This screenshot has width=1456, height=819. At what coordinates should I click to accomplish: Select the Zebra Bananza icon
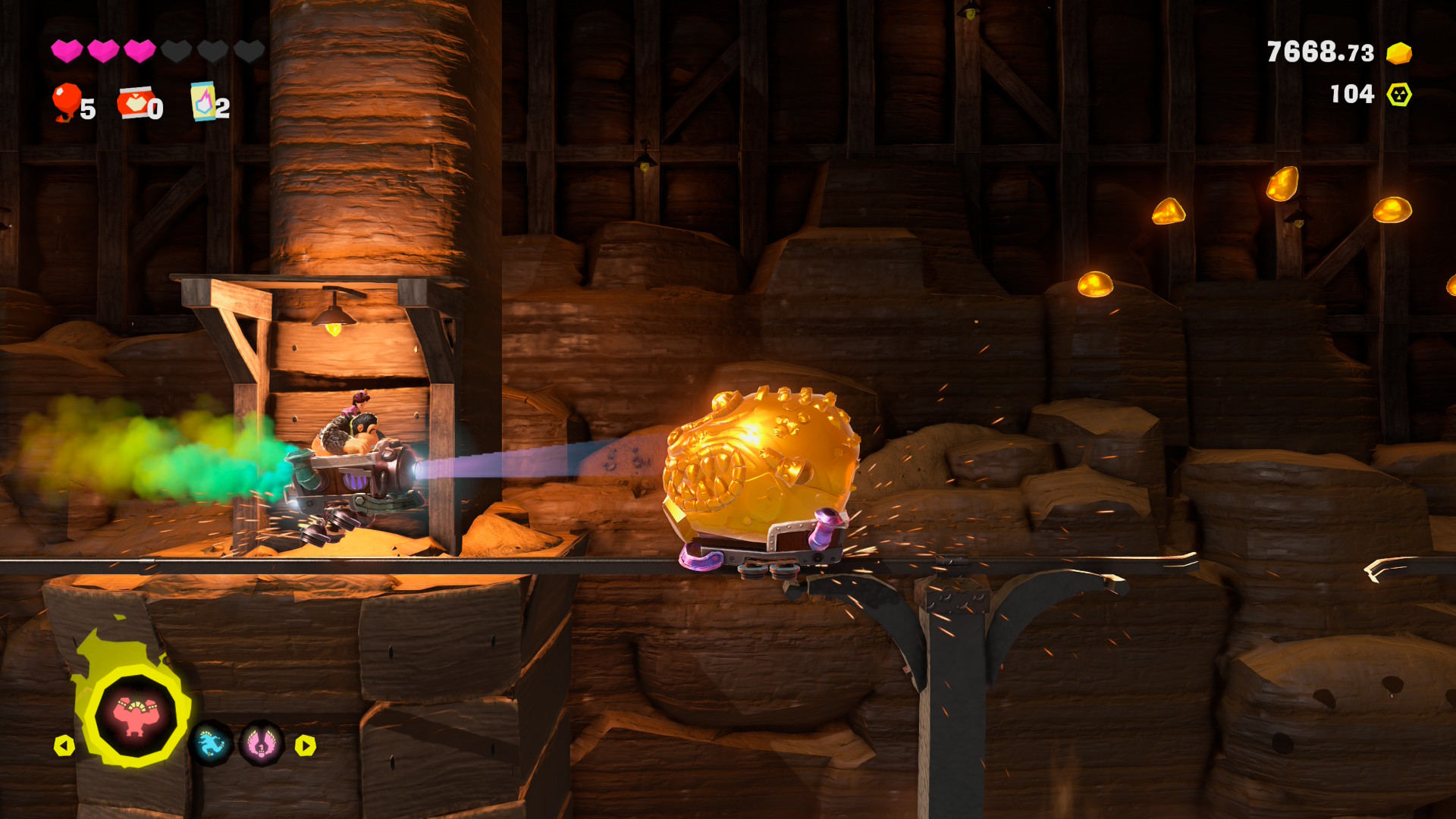pyautogui.click(x=210, y=744)
